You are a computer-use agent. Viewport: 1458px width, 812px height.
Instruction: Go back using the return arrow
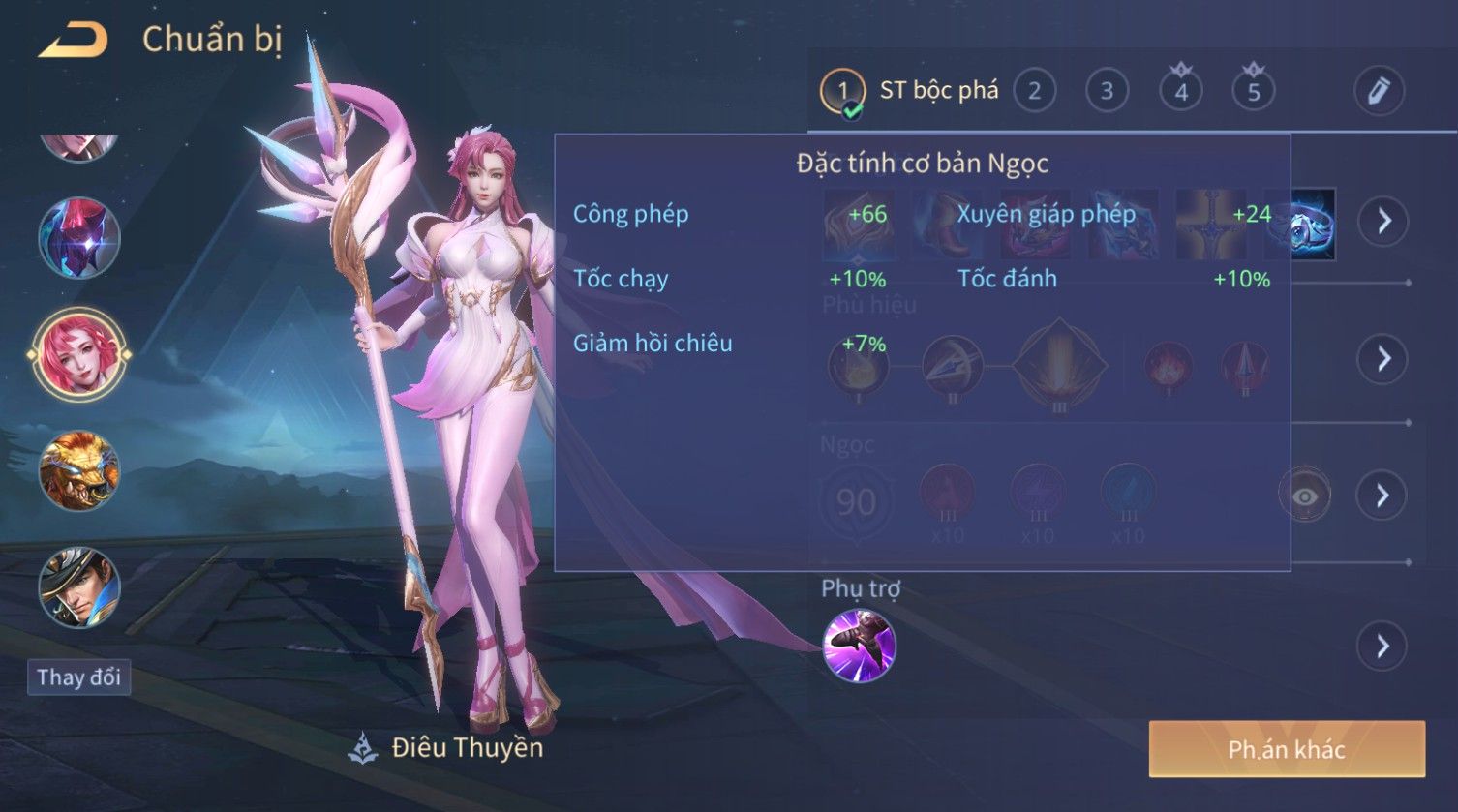pyautogui.click(x=73, y=41)
